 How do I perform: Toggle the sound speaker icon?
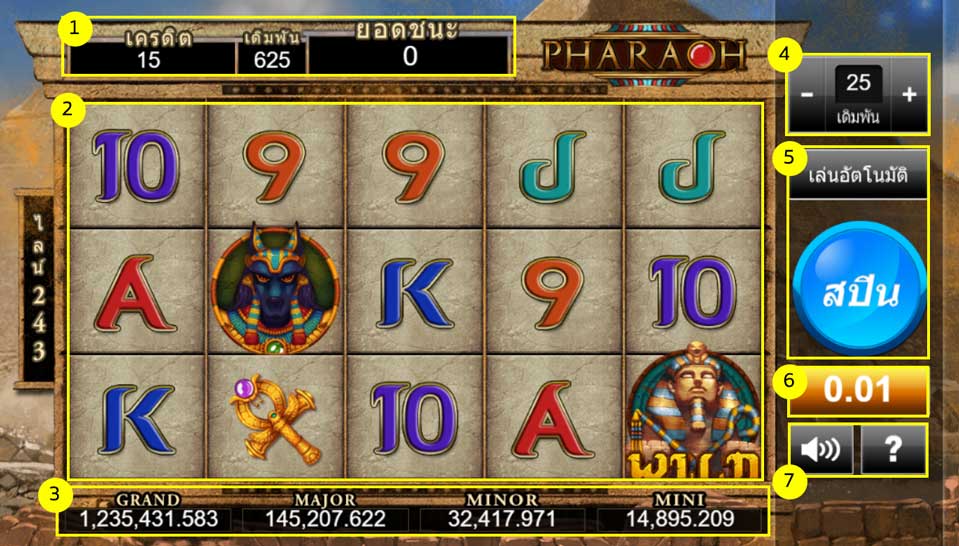(821, 449)
